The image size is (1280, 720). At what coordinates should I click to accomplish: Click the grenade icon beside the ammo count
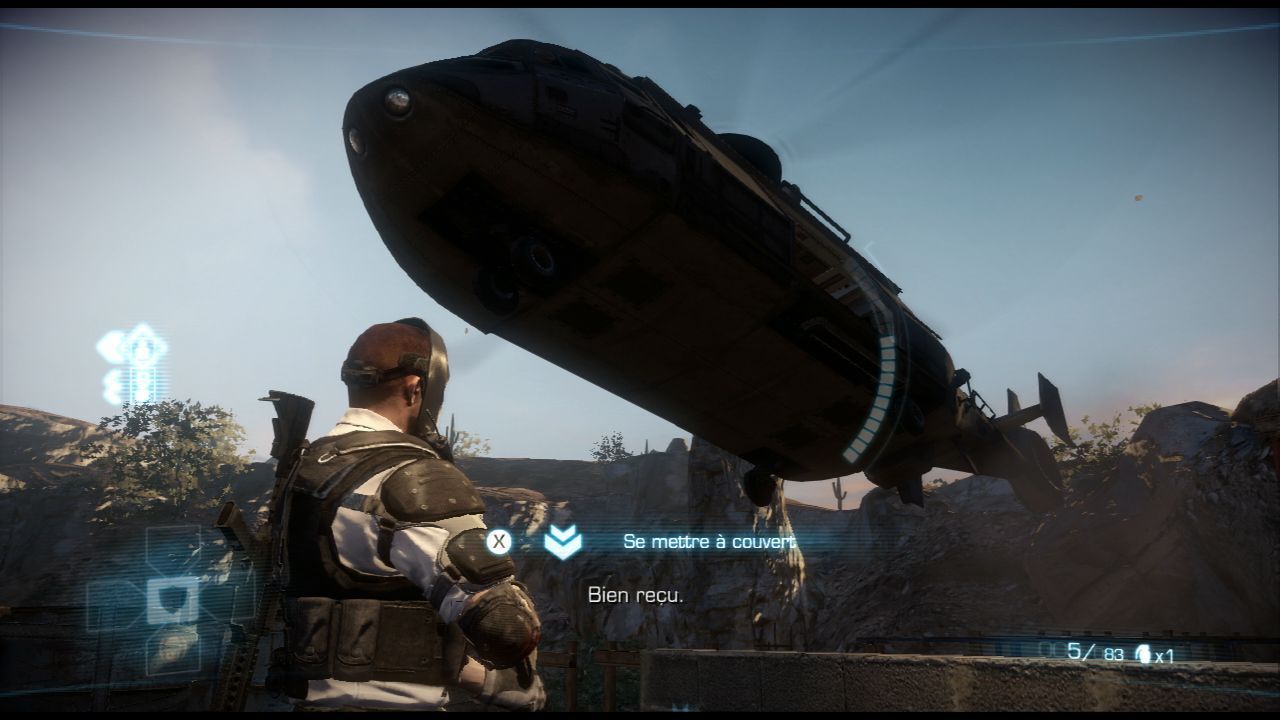[1142, 654]
